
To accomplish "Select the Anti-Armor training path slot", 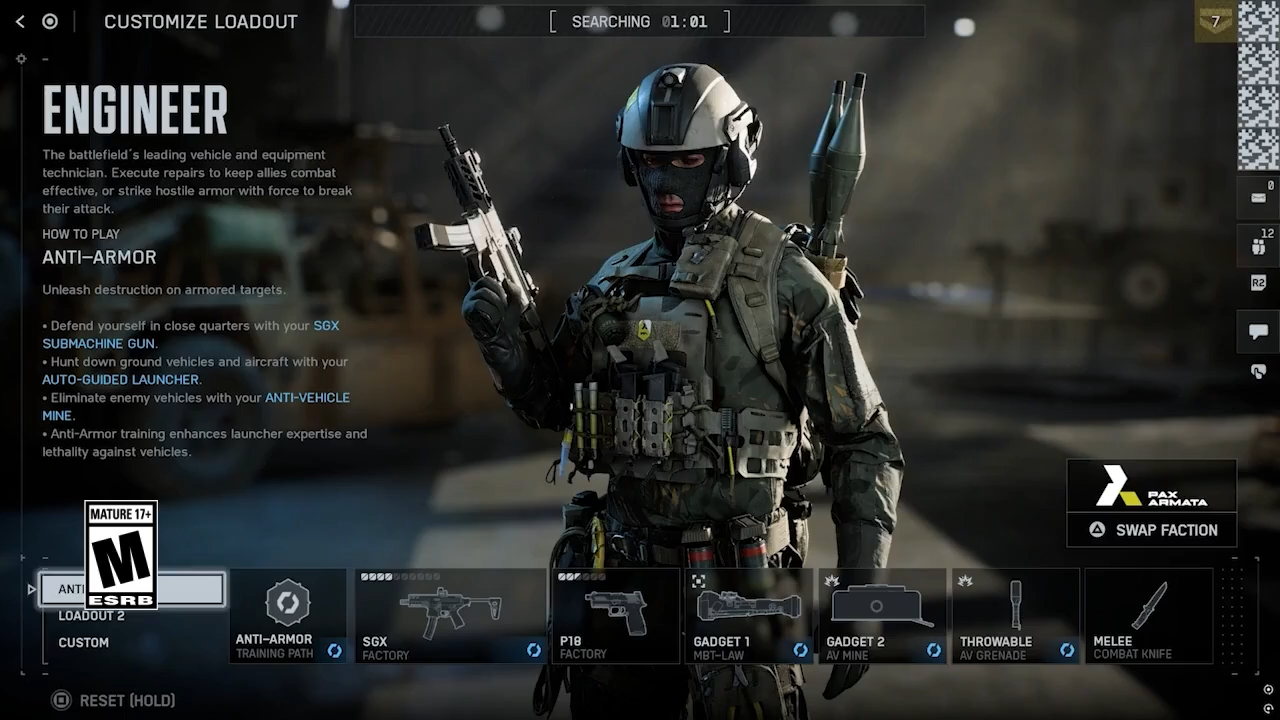I will (288, 616).
